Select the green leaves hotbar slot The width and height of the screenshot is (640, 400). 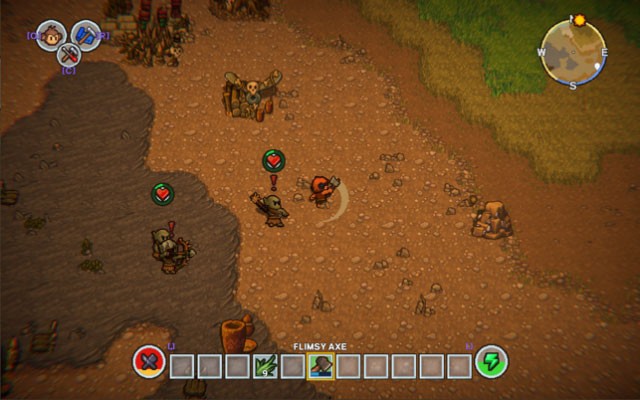265,365
